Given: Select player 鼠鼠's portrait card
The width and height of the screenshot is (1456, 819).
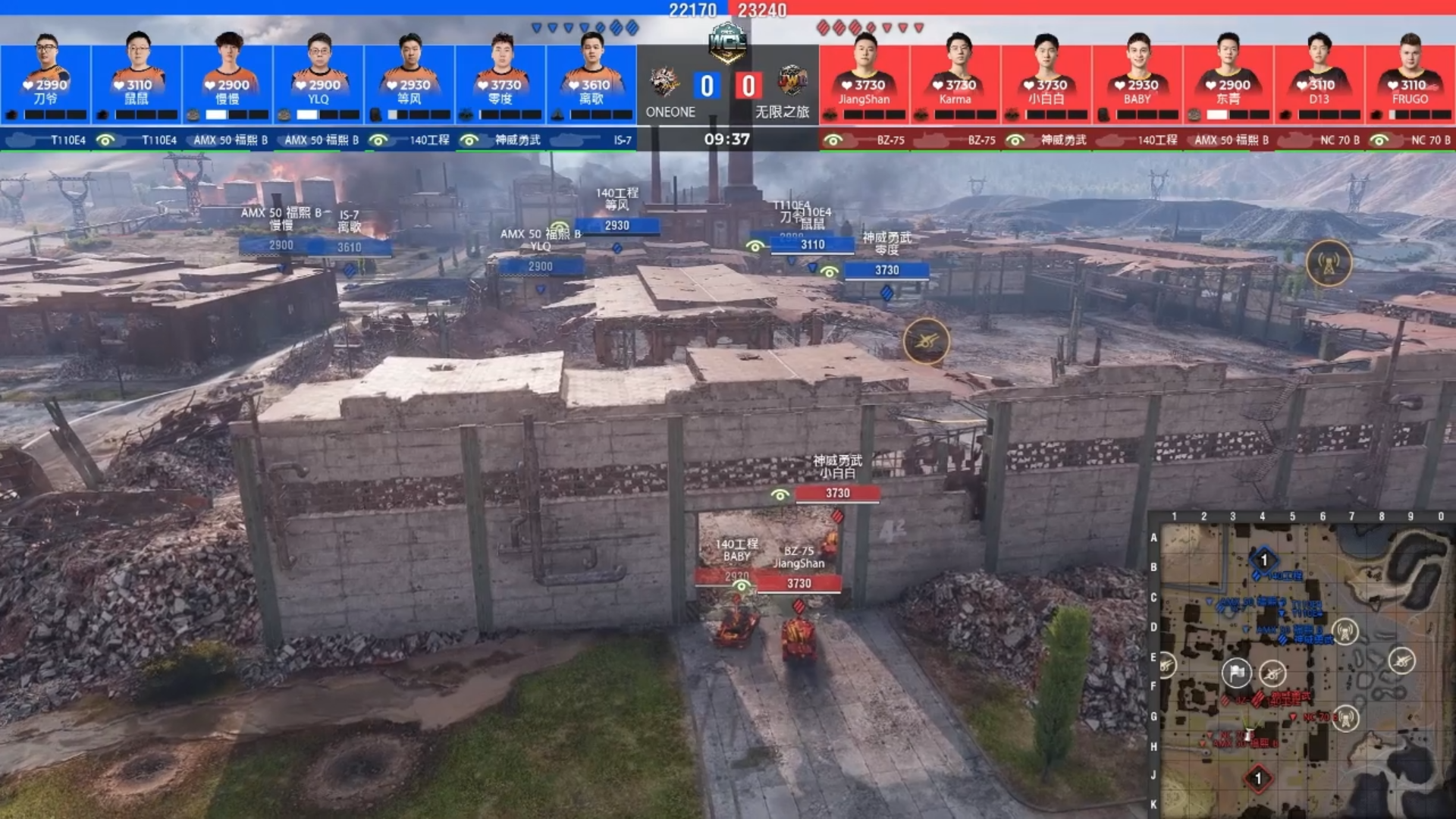Looking at the screenshot, I should point(136,77).
